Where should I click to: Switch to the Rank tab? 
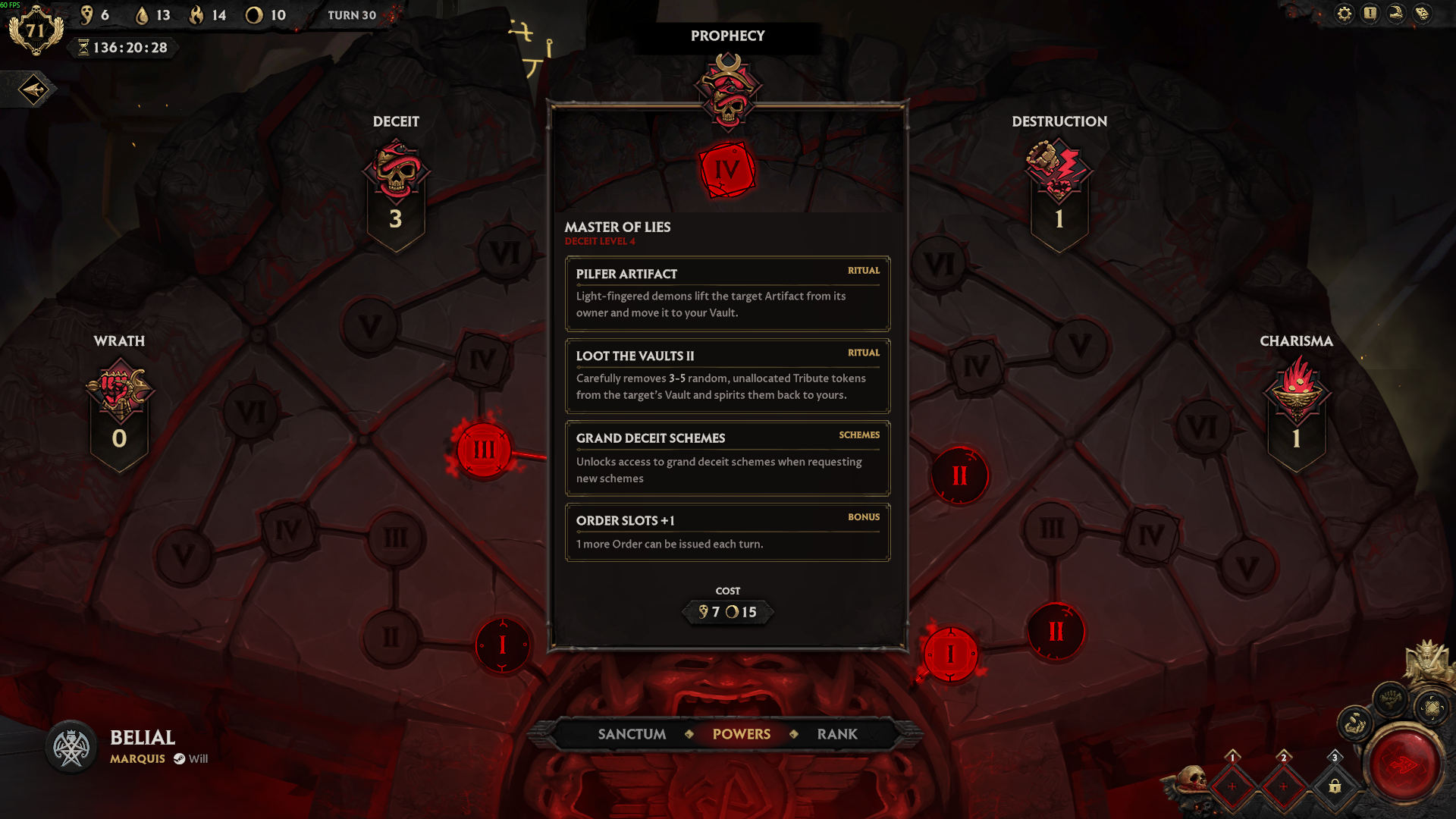coord(837,734)
